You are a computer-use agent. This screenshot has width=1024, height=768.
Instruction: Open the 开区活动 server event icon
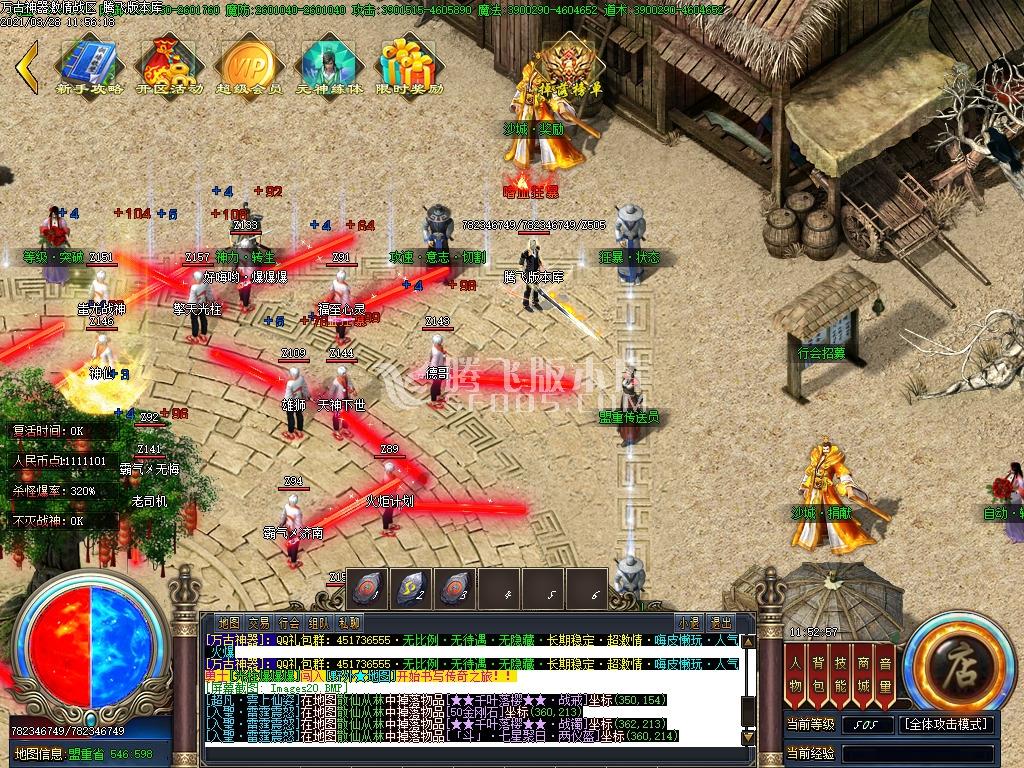click(x=169, y=64)
